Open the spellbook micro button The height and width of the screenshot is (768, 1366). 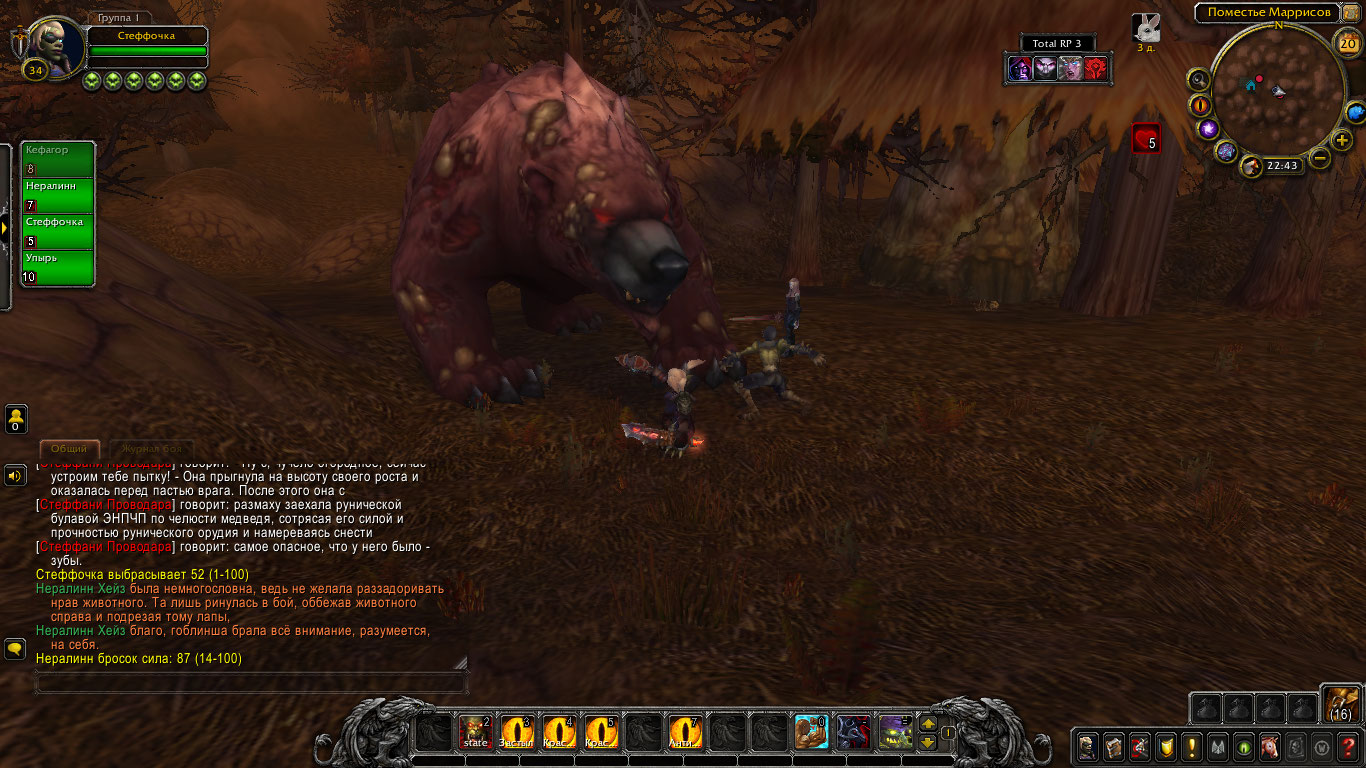1113,746
